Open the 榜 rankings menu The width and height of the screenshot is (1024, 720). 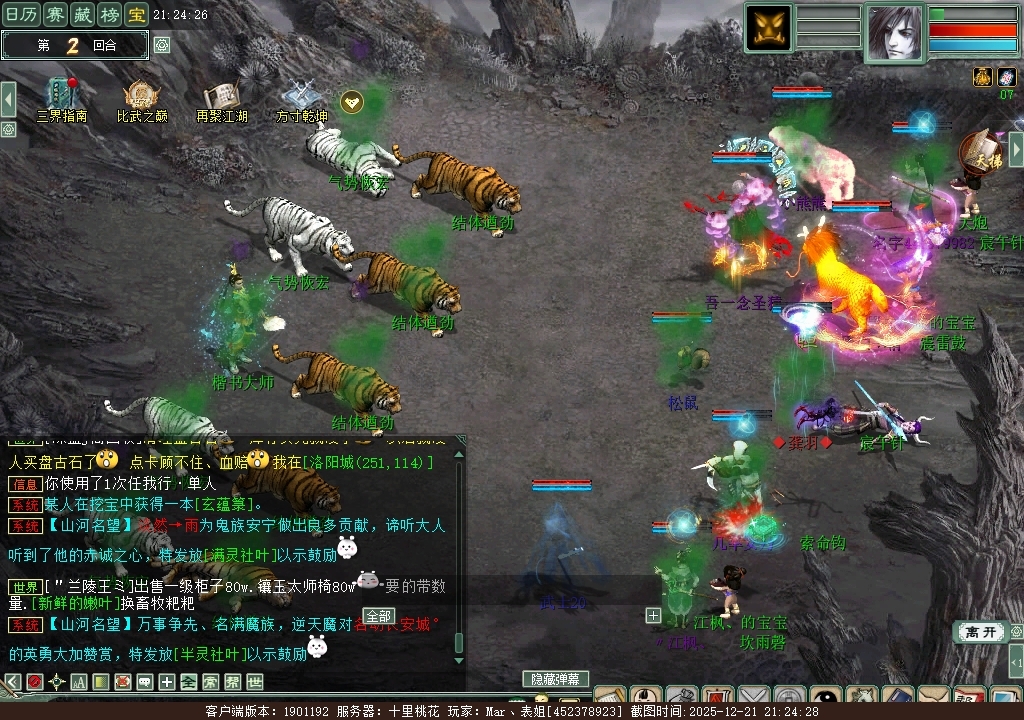click(110, 14)
